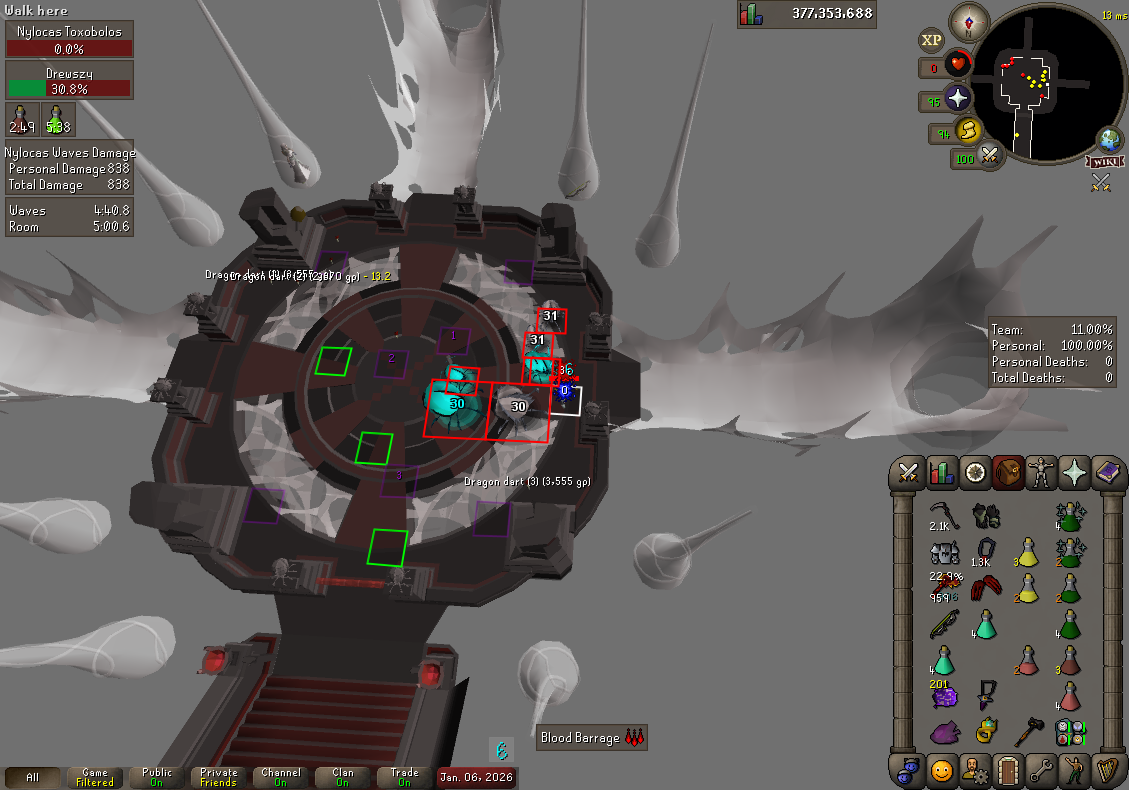Show the Worn Equipment tab
Image resolution: width=1129 pixels, height=790 pixels.
coord(1041,472)
